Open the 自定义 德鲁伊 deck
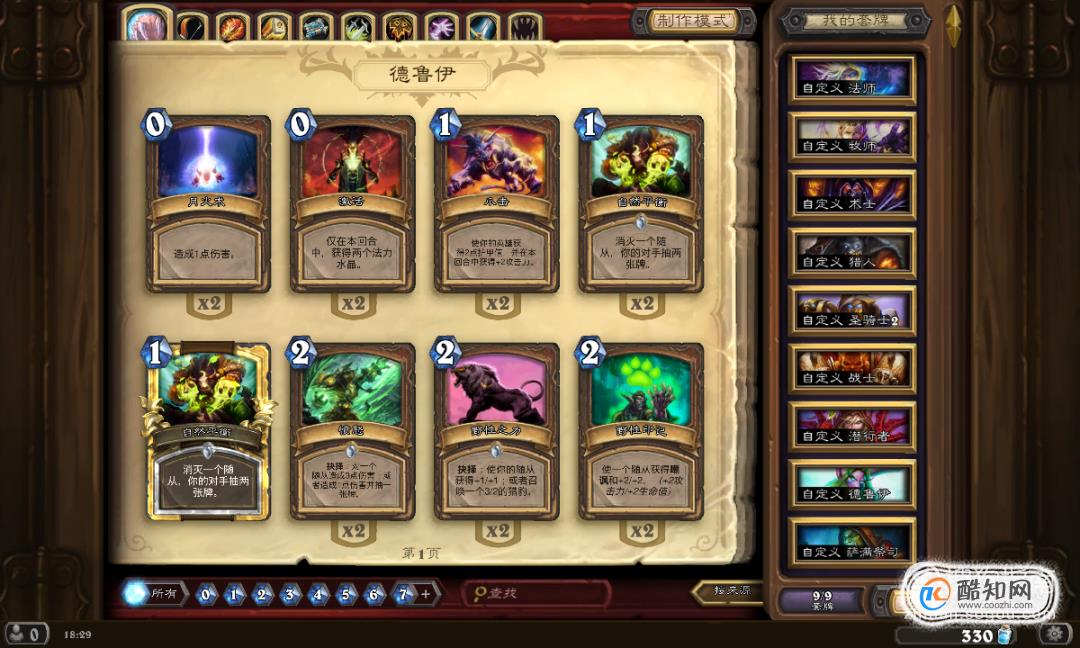 [853, 484]
